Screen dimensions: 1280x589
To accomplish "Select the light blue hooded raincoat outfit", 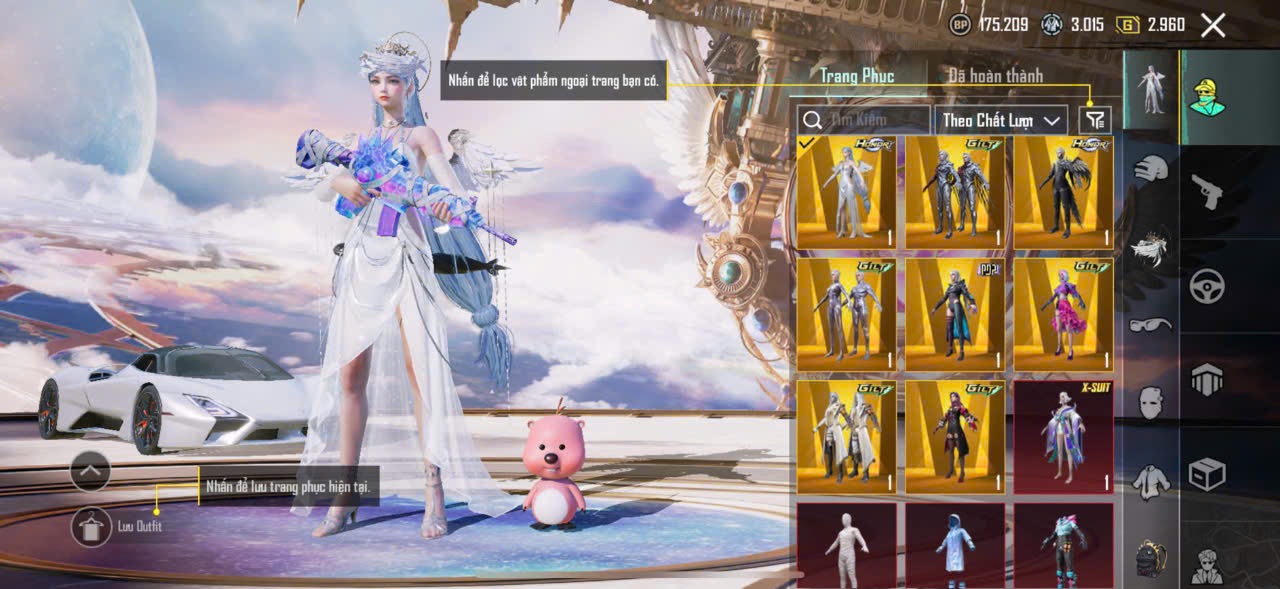I will click(955, 545).
